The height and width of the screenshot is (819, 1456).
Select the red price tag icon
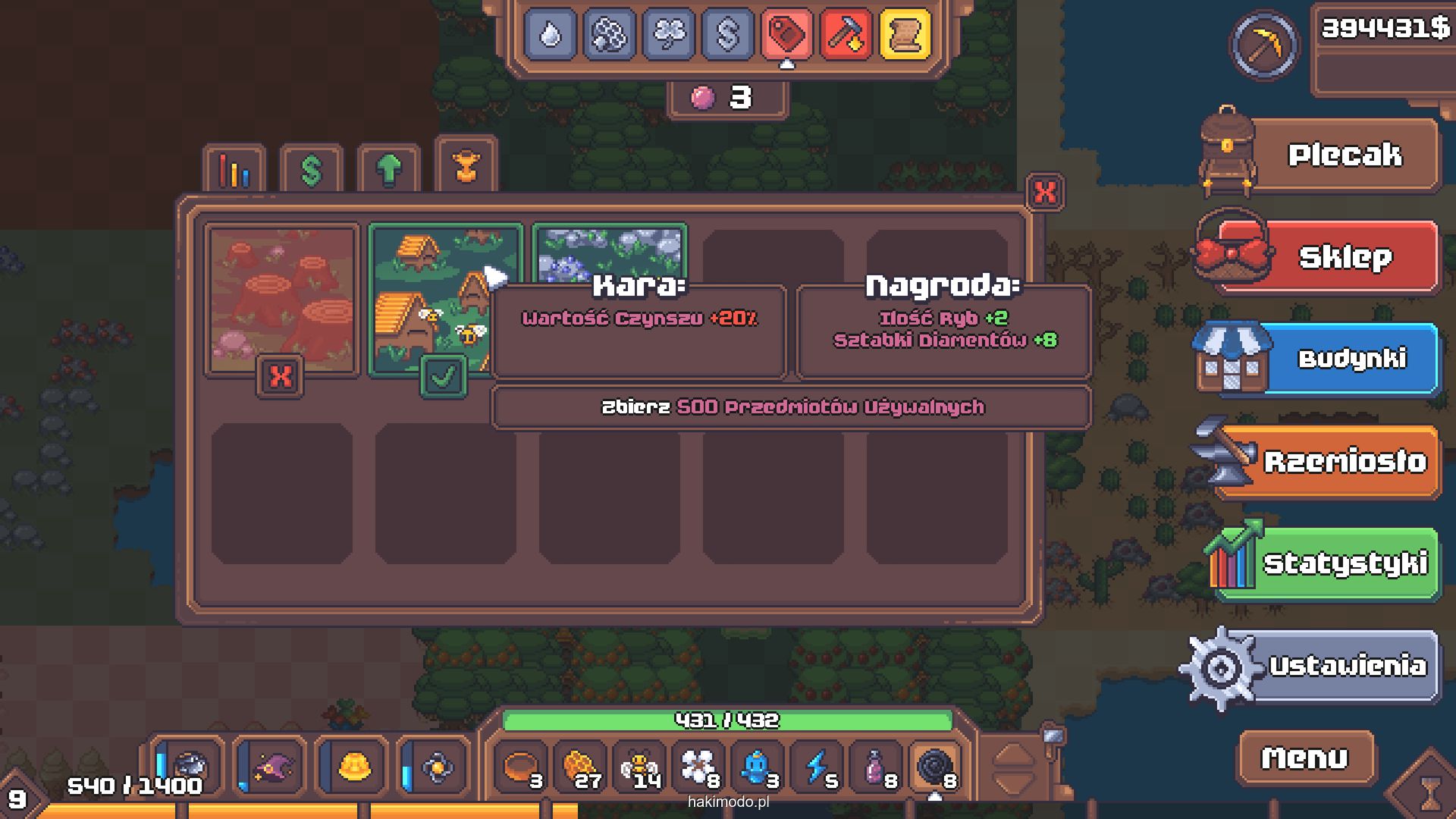(x=786, y=34)
